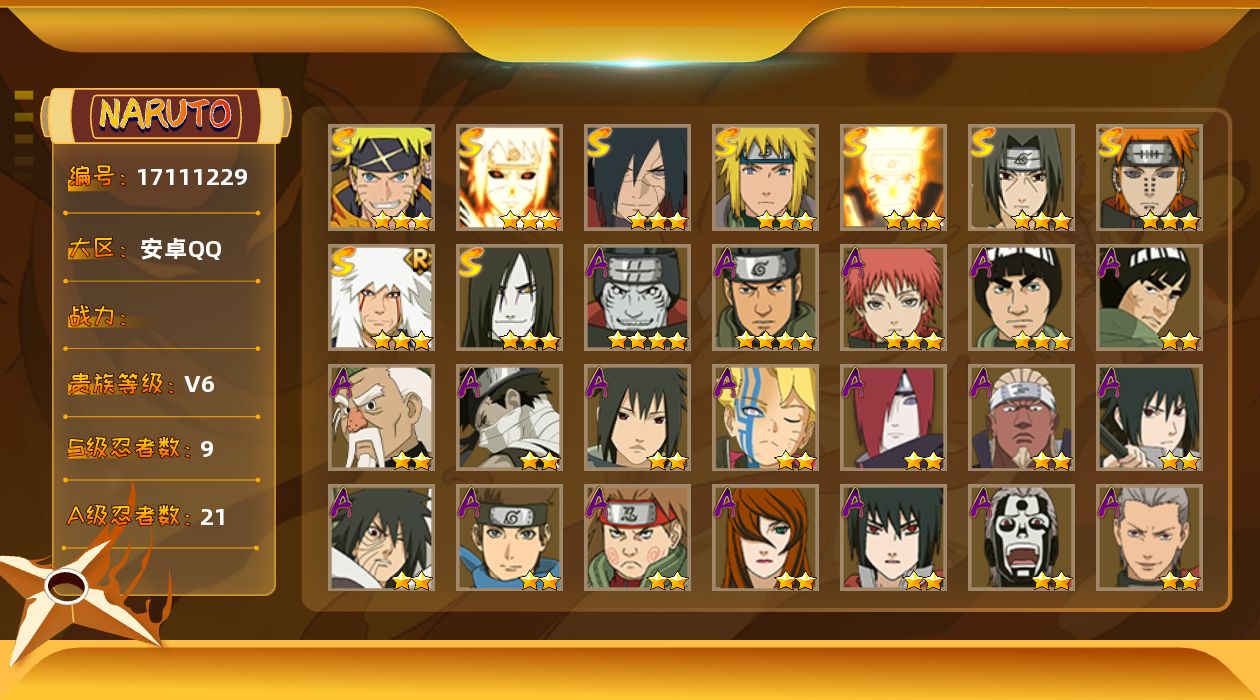Select the Minato blond-haired ninja portrait
The width and height of the screenshot is (1260, 700).
tap(765, 177)
